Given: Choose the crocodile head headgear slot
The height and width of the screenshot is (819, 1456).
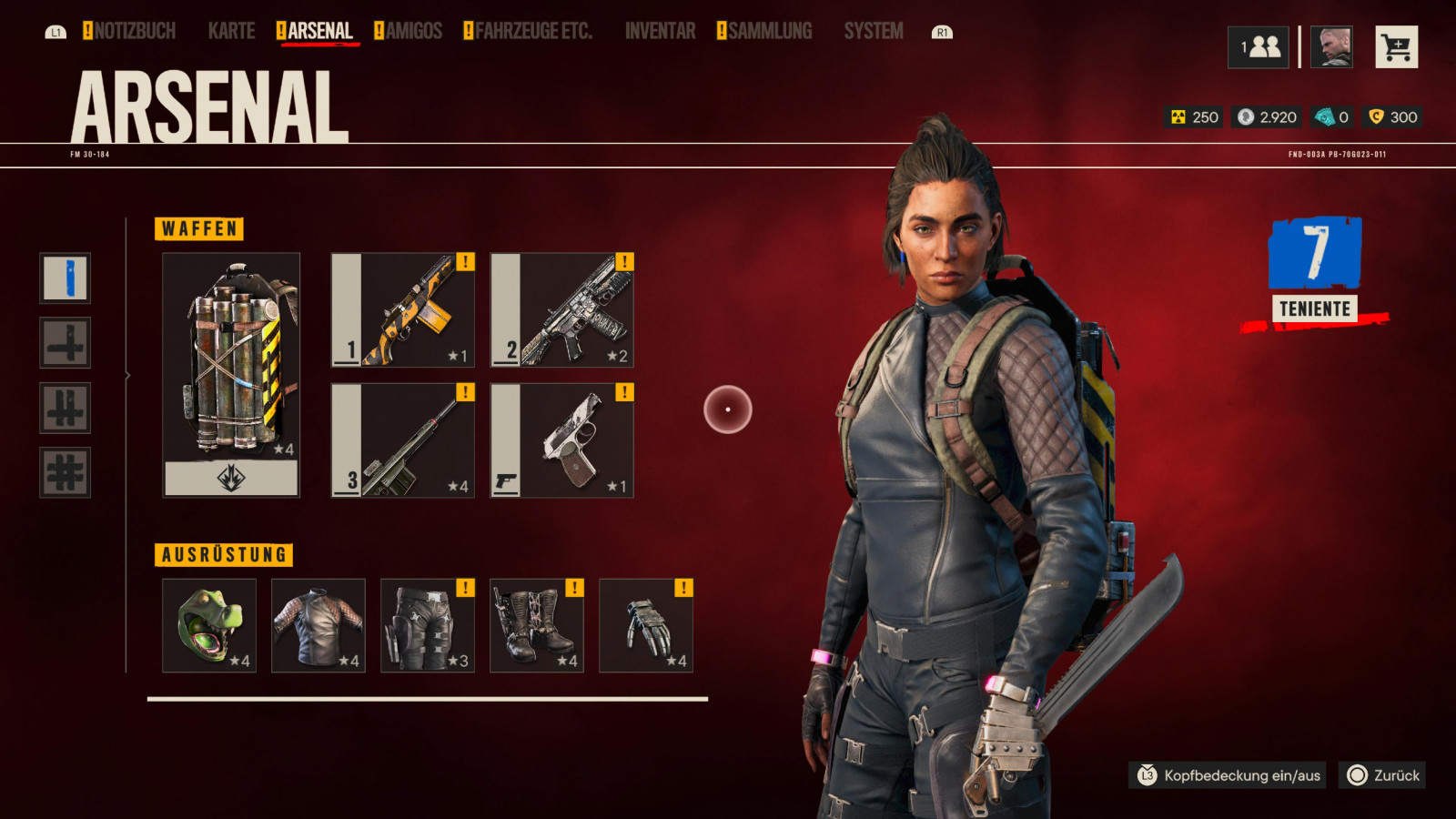Looking at the screenshot, I should (209, 626).
